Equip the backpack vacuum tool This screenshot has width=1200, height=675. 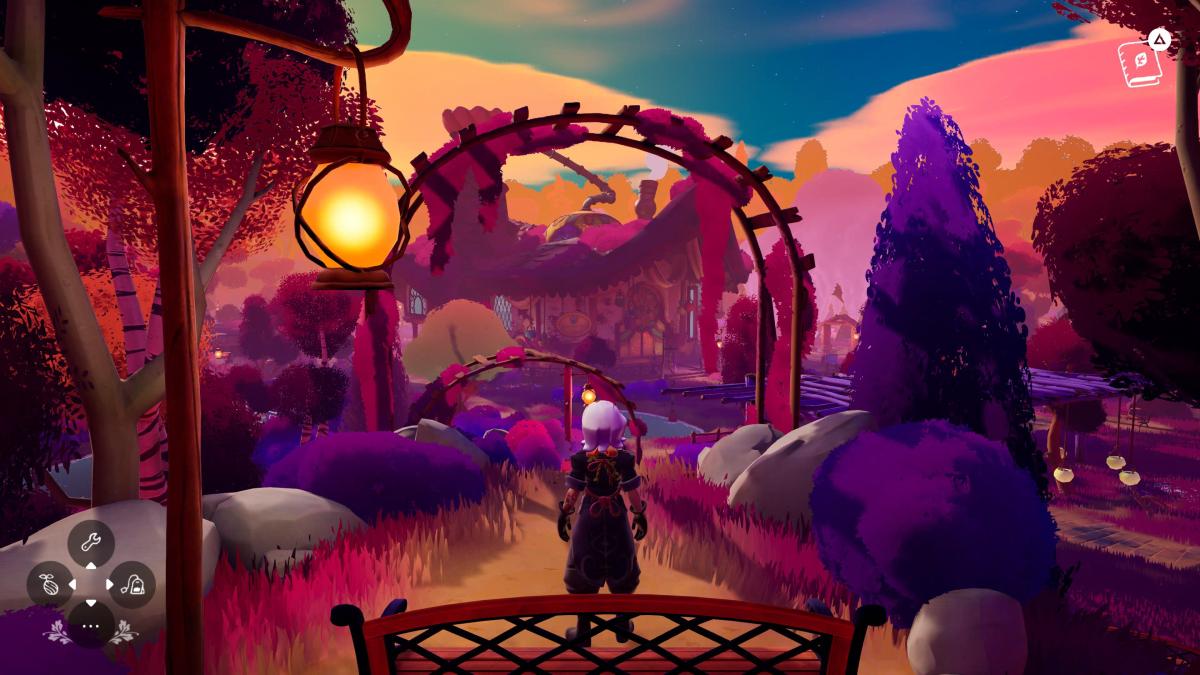(131, 584)
